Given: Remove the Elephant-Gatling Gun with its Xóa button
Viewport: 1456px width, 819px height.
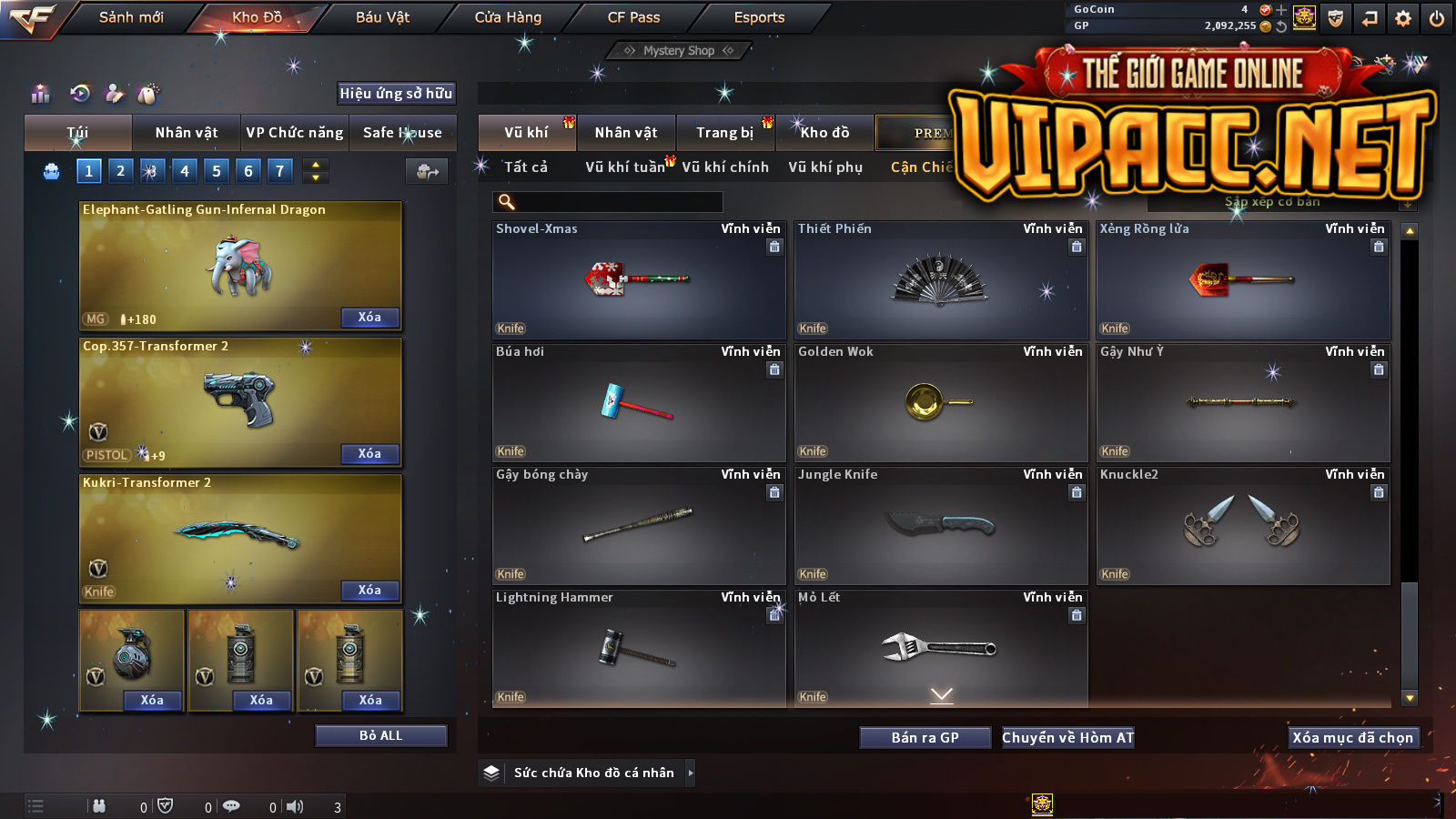Looking at the screenshot, I should pos(369,318).
